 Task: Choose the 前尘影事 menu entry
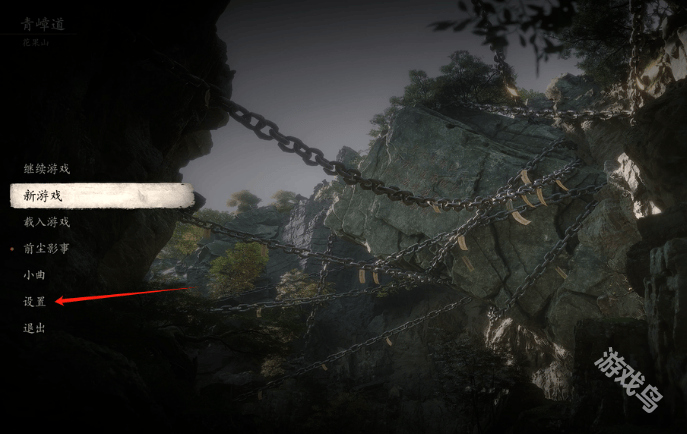(46, 248)
